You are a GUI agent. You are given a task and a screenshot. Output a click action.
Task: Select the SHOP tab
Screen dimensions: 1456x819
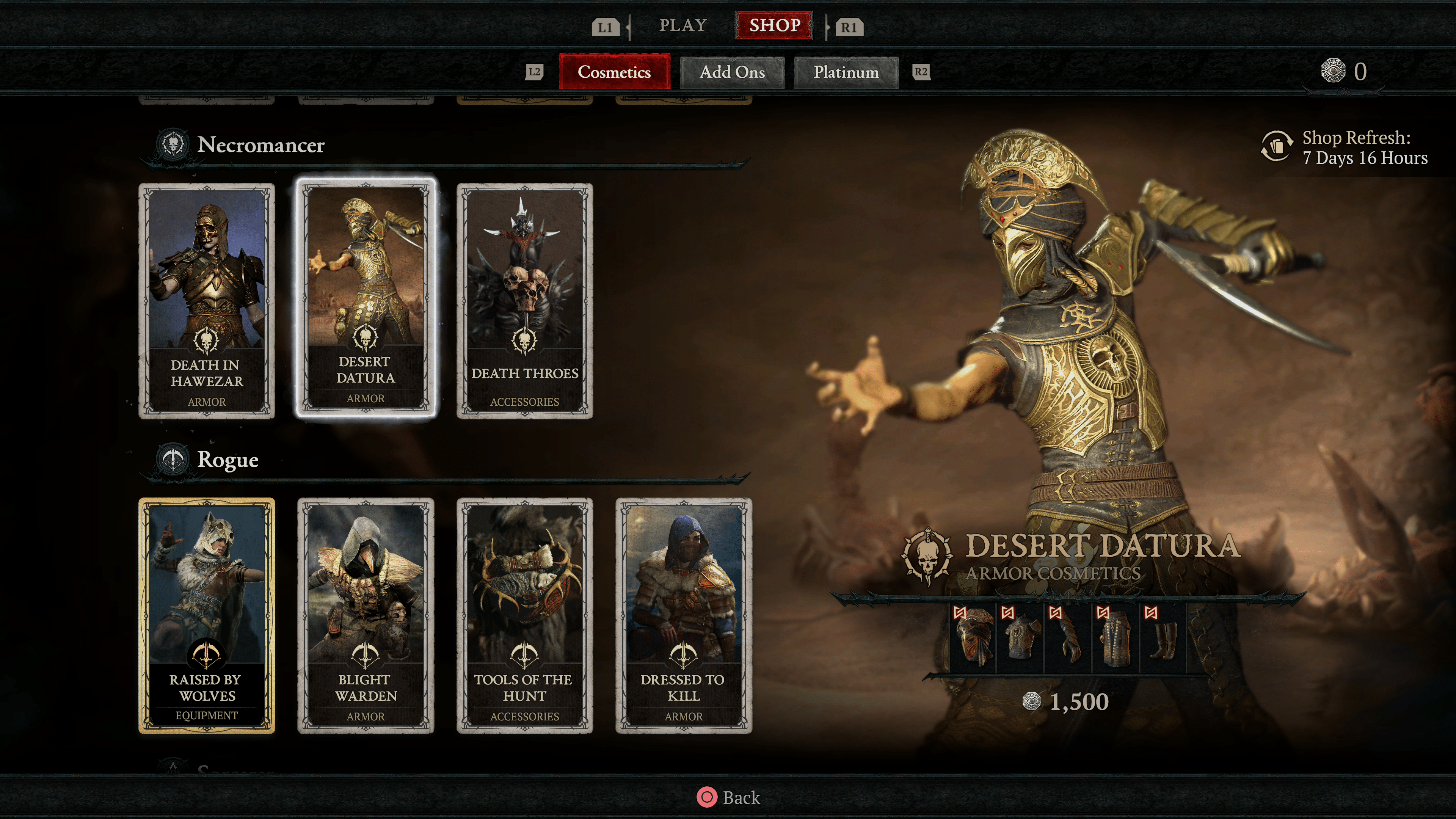point(774,25)
